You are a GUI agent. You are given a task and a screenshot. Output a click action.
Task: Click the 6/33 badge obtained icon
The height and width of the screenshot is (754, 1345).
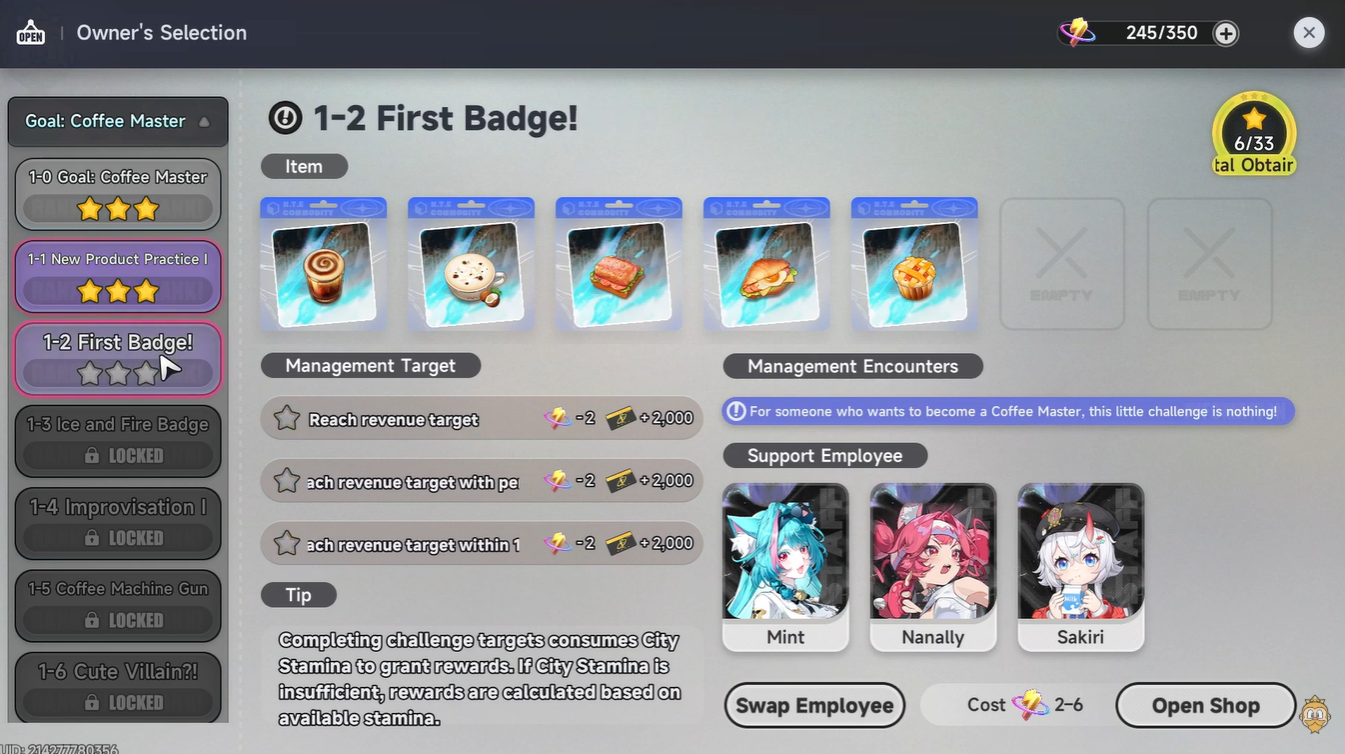point(1253,132)
